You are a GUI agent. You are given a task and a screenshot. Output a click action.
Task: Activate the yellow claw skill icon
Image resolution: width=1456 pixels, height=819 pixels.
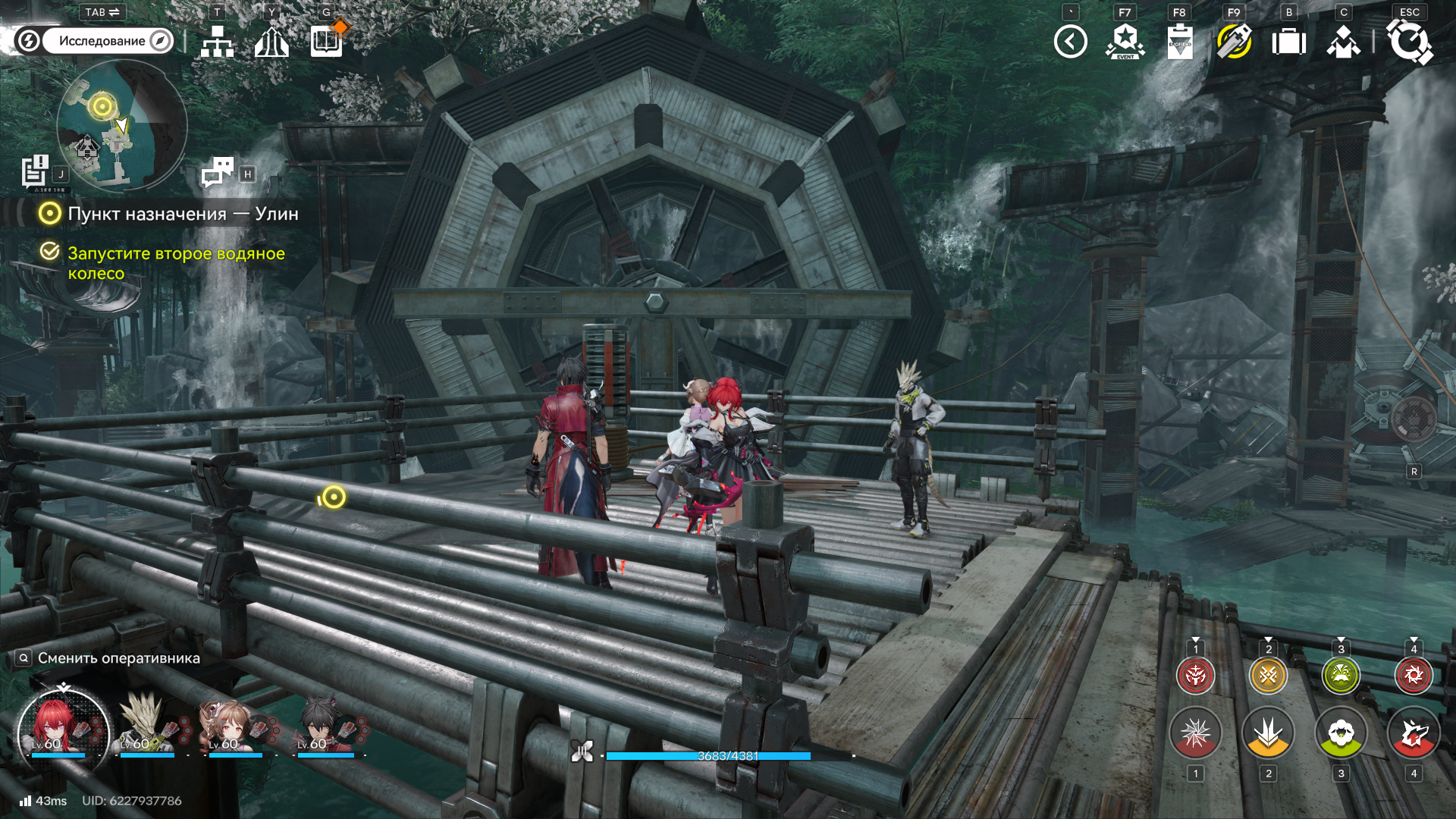click(x=1268, y=733)
